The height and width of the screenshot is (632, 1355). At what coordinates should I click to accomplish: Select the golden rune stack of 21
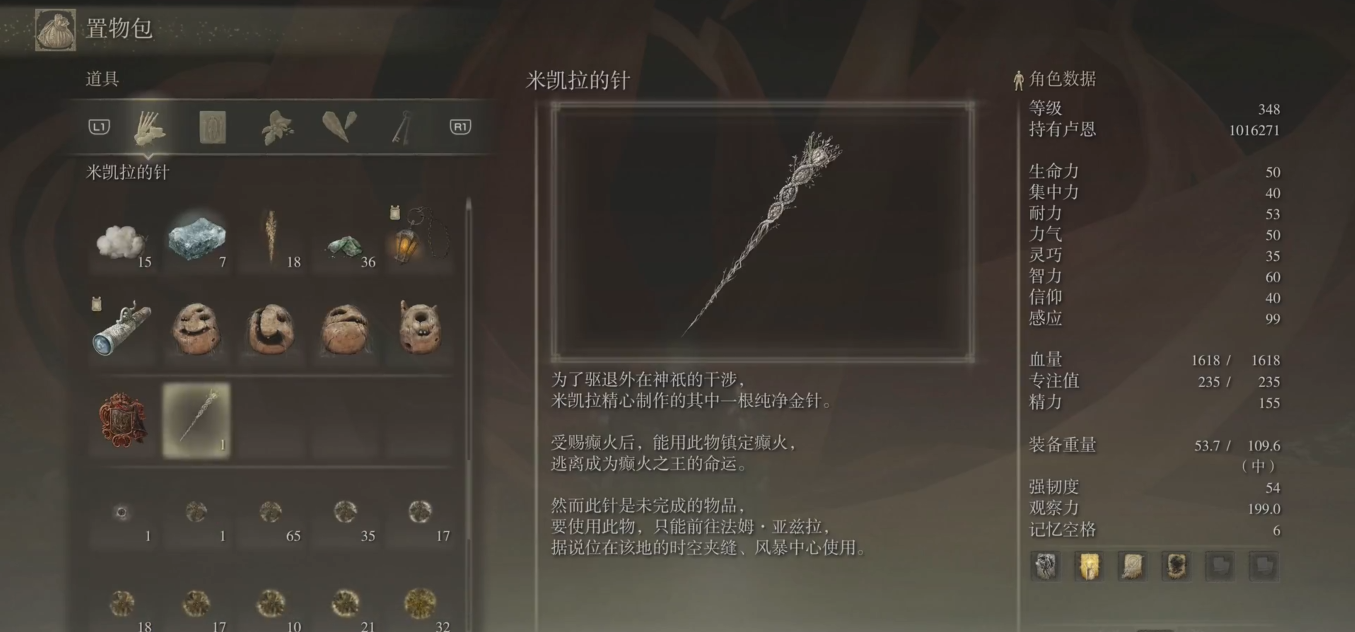pyautogui.click(x=345, y=606)
